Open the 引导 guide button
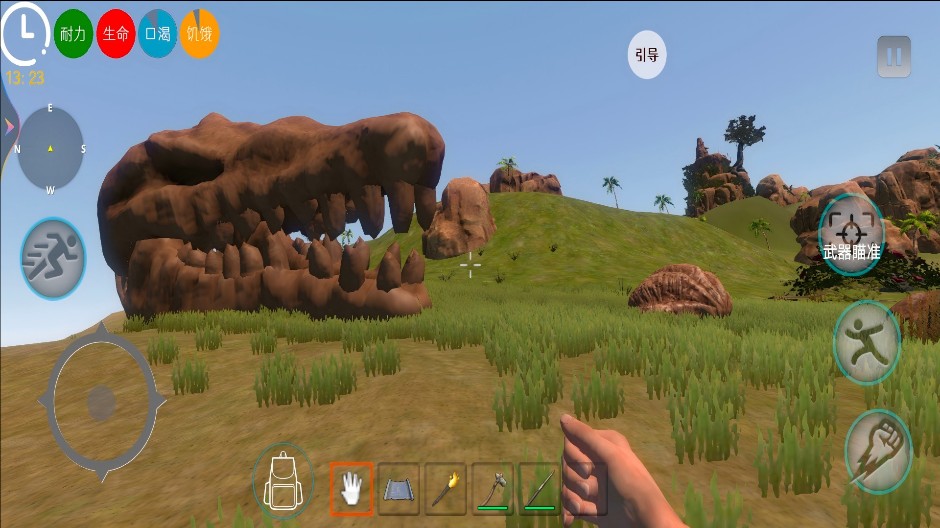The width and height of the screenshot is (940, 528). (647, 55)
